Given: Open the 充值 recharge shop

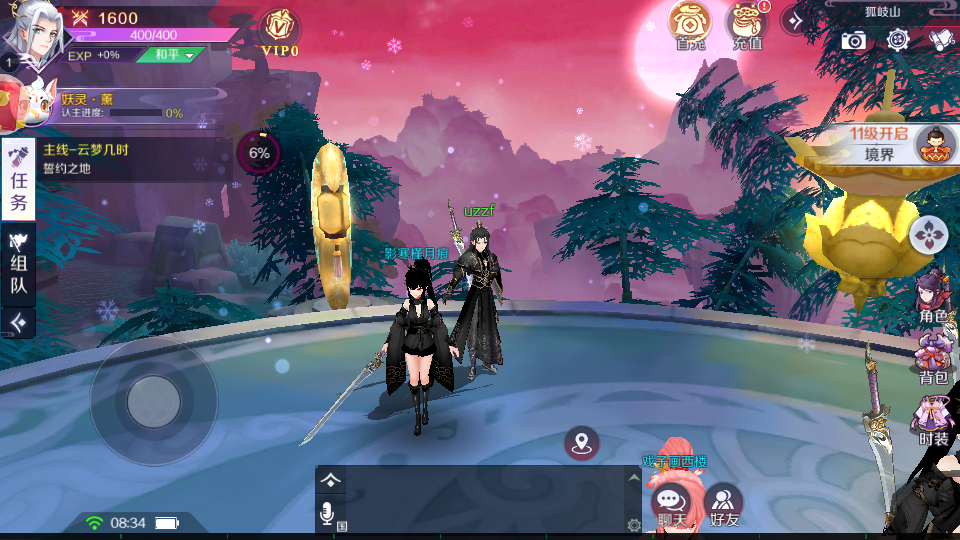Looking at the screenshot, I should [747, 25].
